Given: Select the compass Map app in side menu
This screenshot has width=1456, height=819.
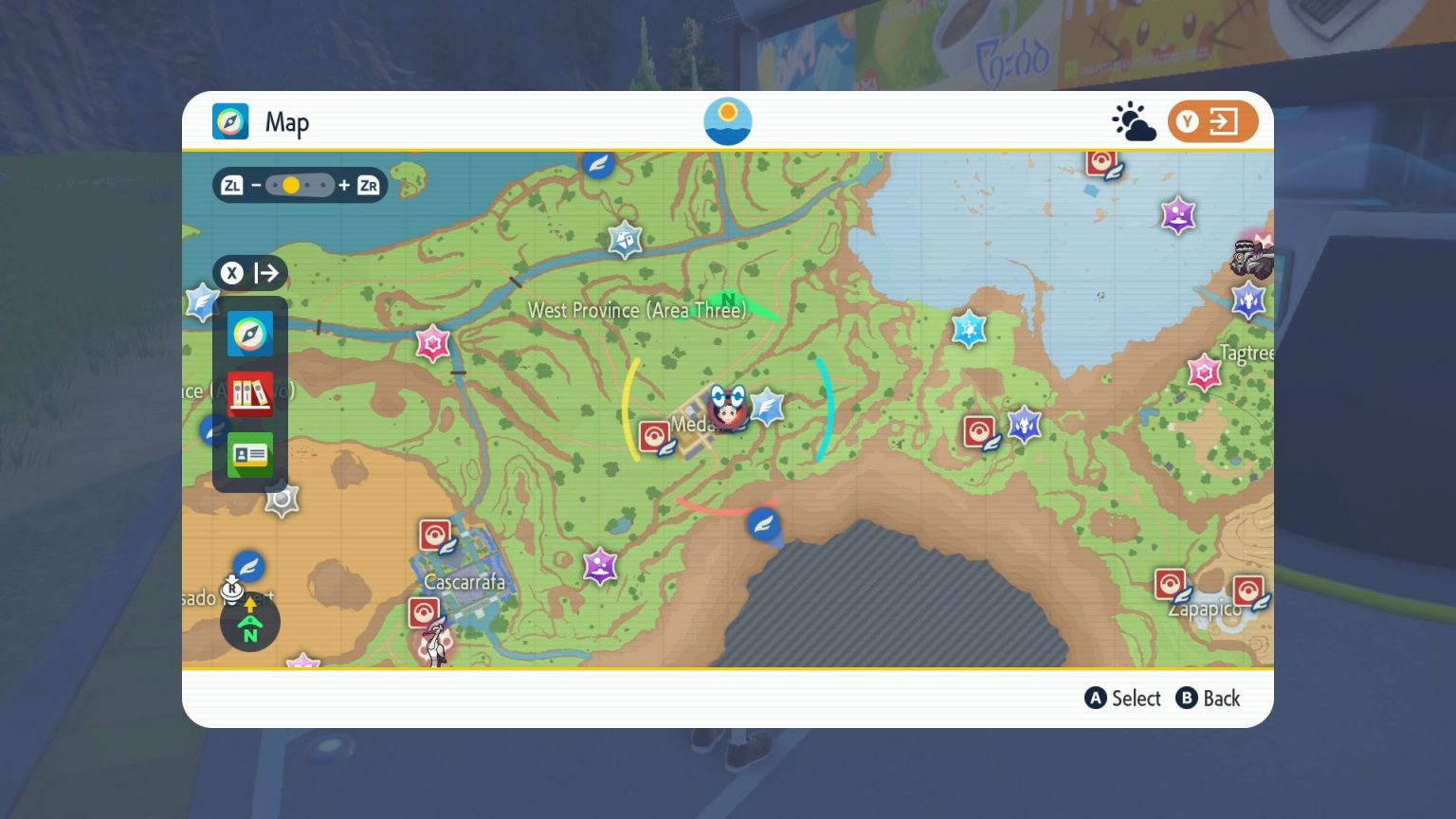Looking at the screenshot, I should [x=250, y=334].
